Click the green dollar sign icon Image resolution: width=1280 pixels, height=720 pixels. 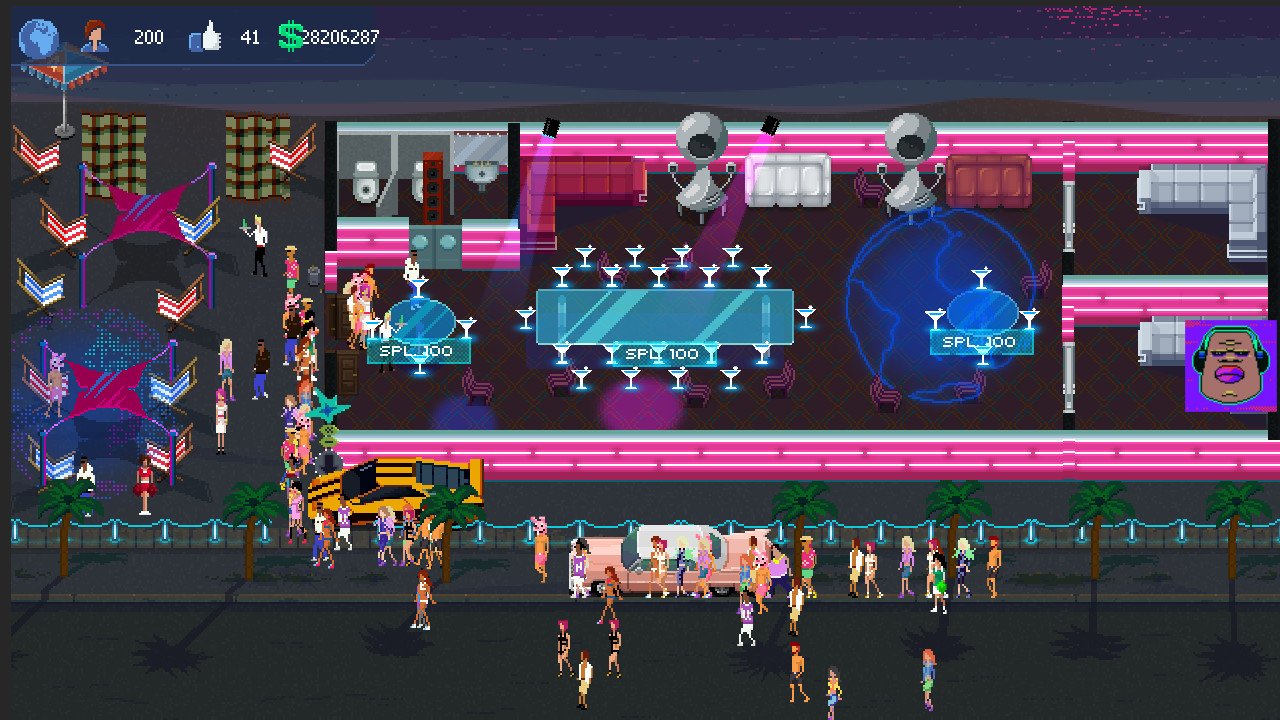pyautogui.click(x=290, y=37)
